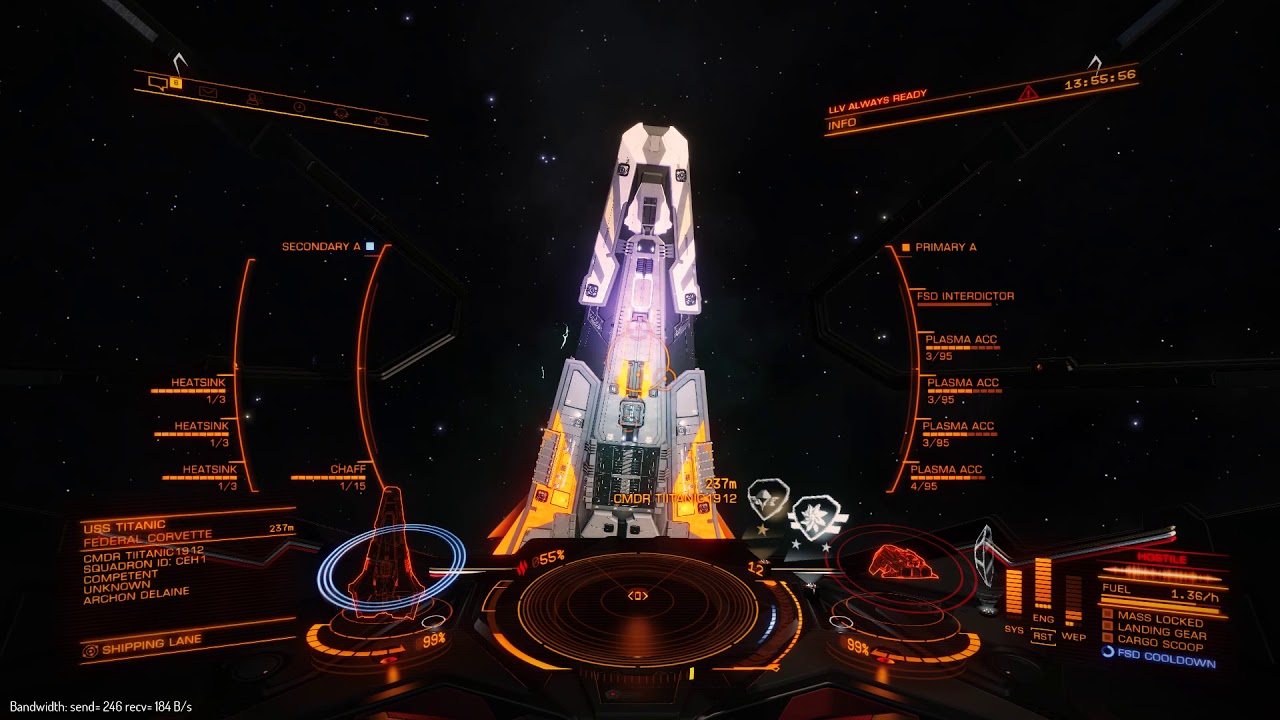Open the comms chat tab

coord(158,83)
